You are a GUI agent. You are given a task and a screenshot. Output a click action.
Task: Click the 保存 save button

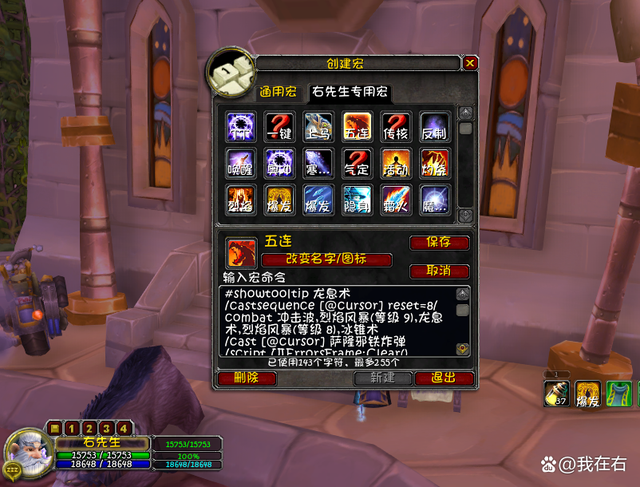point(439,243)
